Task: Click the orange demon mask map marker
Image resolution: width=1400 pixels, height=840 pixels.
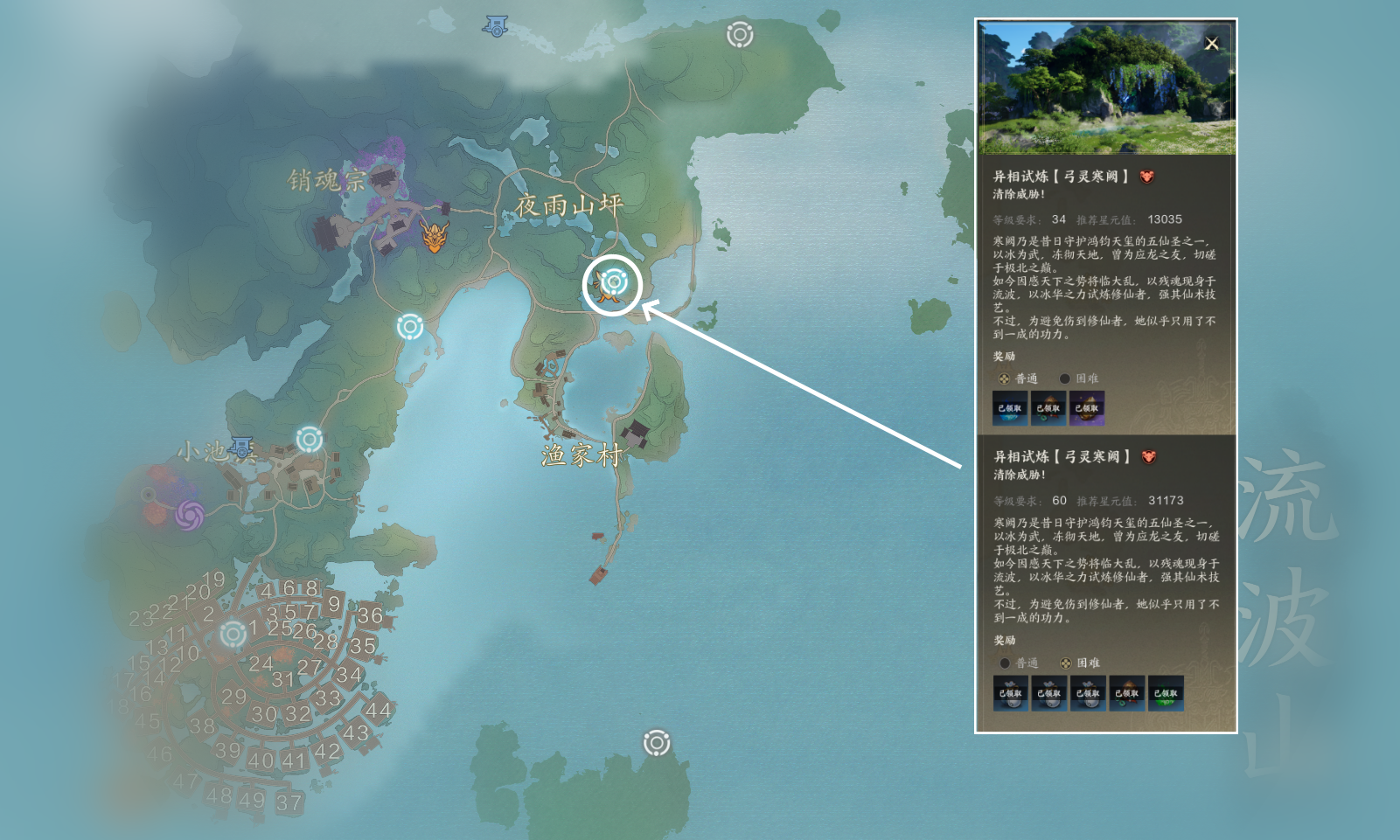Action: 435,237
